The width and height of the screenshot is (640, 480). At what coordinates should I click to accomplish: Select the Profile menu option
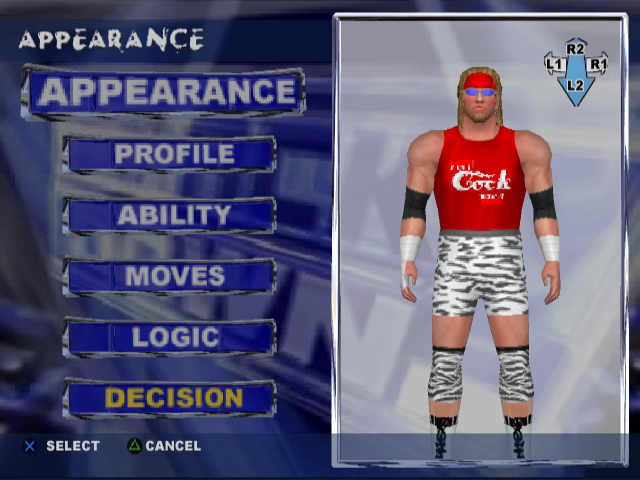point(171,155)
